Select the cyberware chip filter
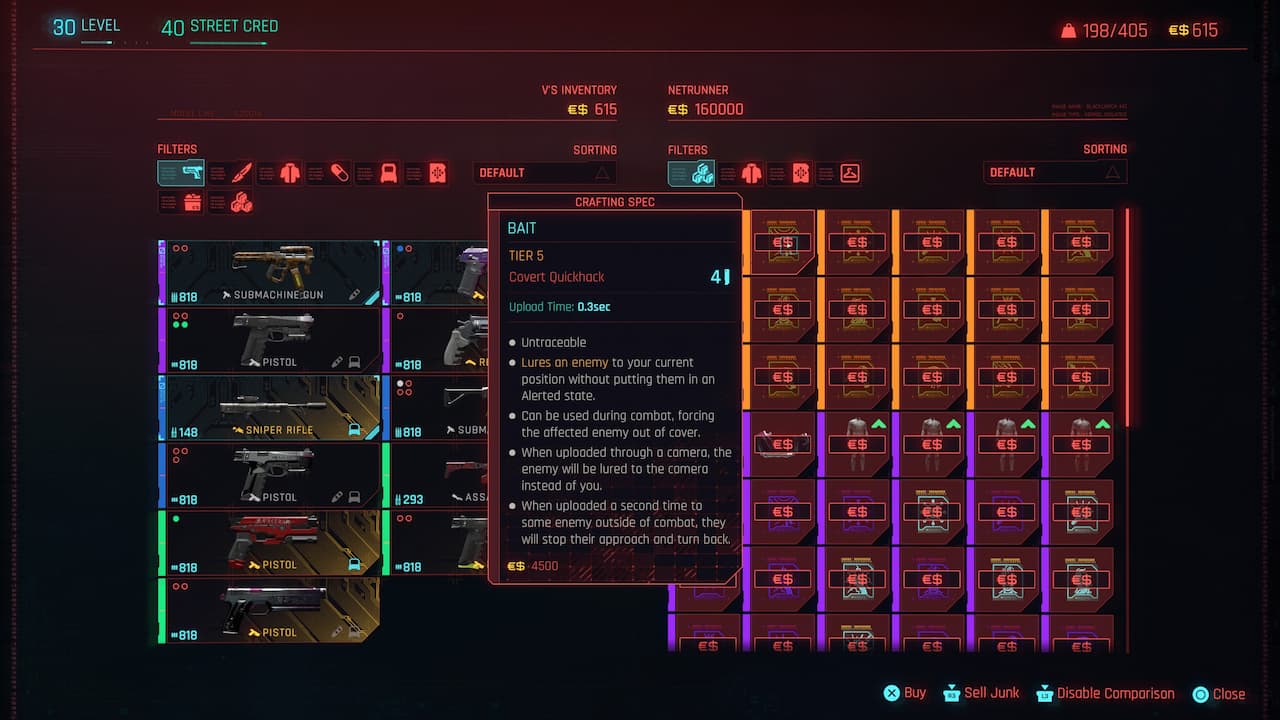The height and width of the screenshot is (720, 1280). [438, 172]
